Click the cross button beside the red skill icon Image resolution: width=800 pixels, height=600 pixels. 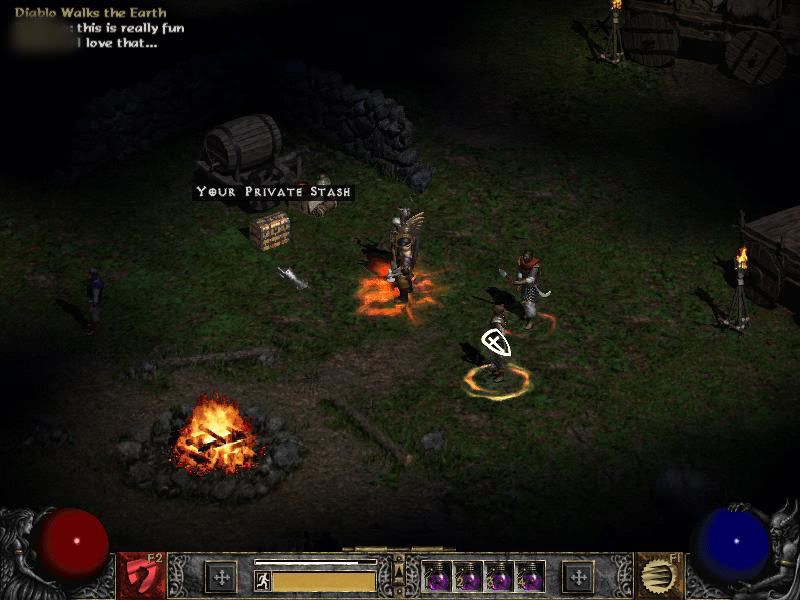pos(220,577)
